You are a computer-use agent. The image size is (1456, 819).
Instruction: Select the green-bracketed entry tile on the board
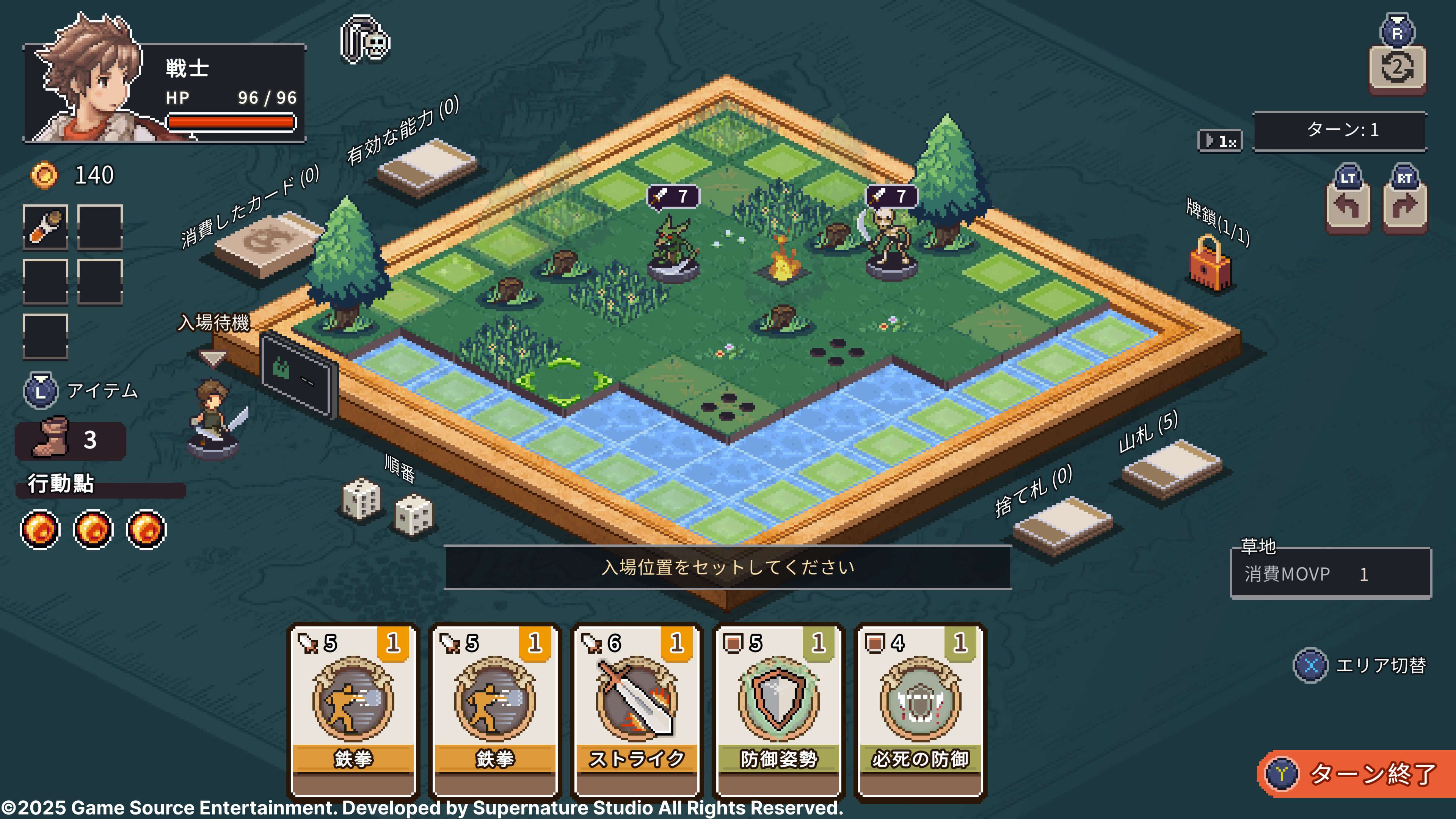pos(564,382)
